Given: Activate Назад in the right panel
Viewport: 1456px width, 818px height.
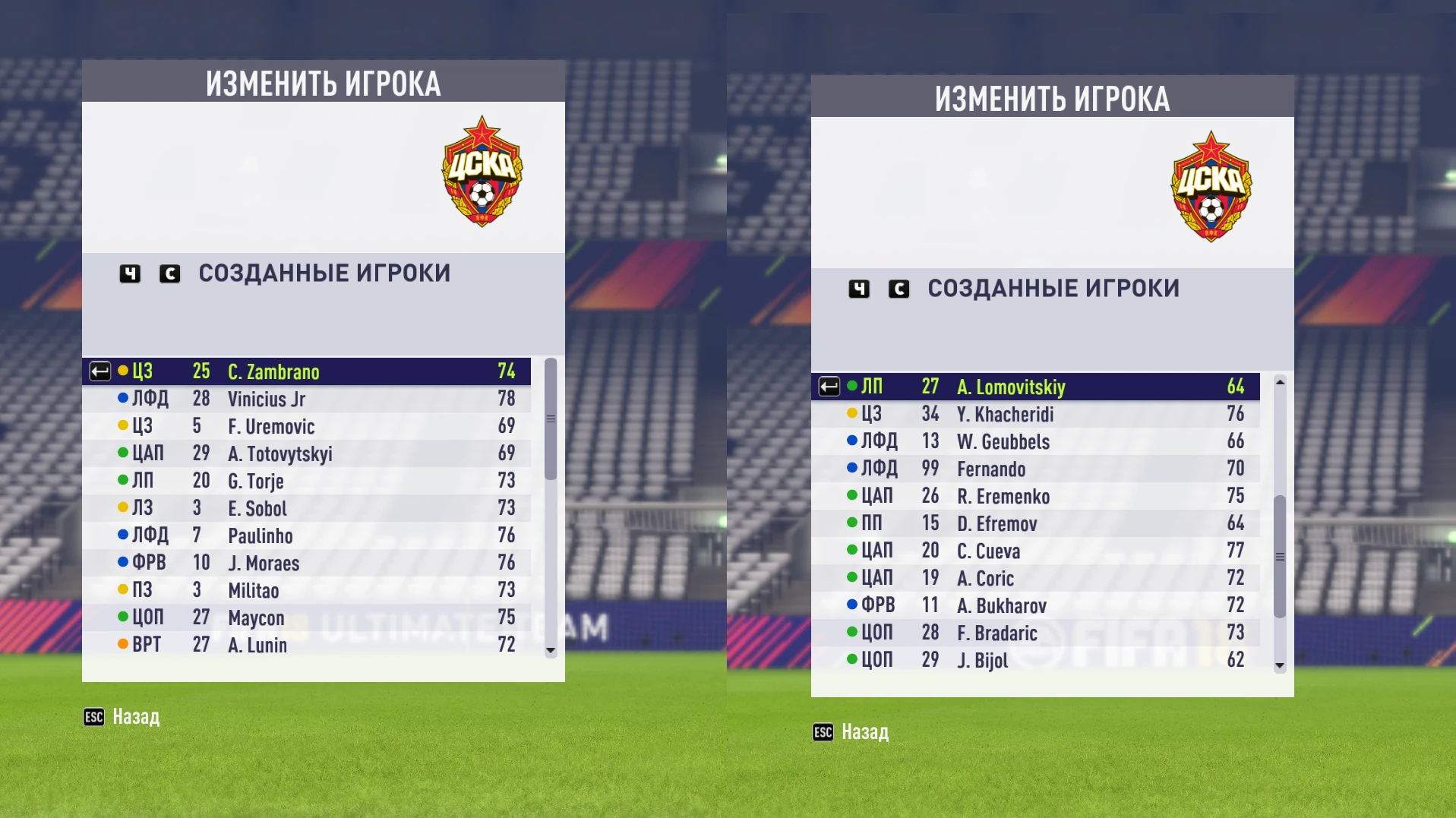Looking at the screenshot, I should tap(865, 732).
